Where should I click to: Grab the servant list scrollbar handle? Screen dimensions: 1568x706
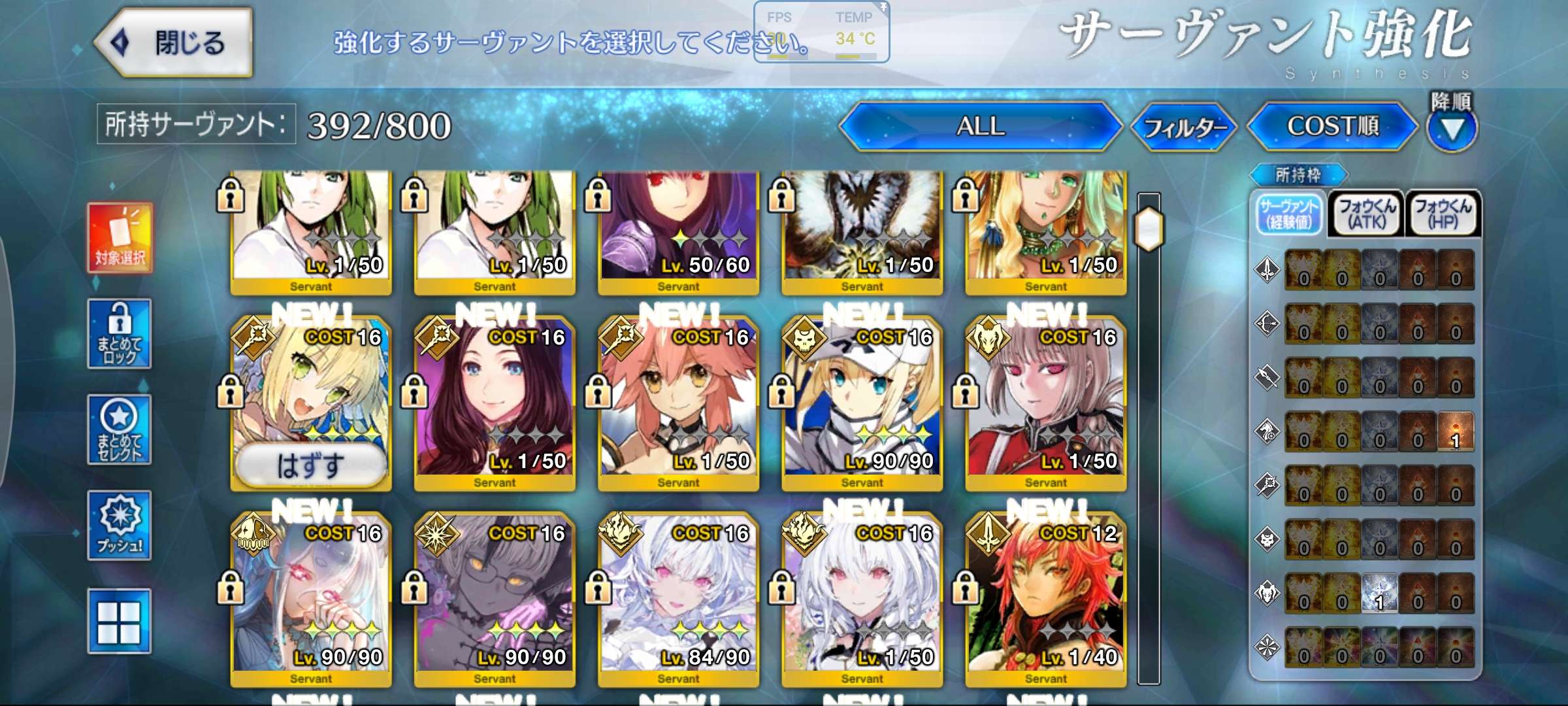tap(1149, 229)
